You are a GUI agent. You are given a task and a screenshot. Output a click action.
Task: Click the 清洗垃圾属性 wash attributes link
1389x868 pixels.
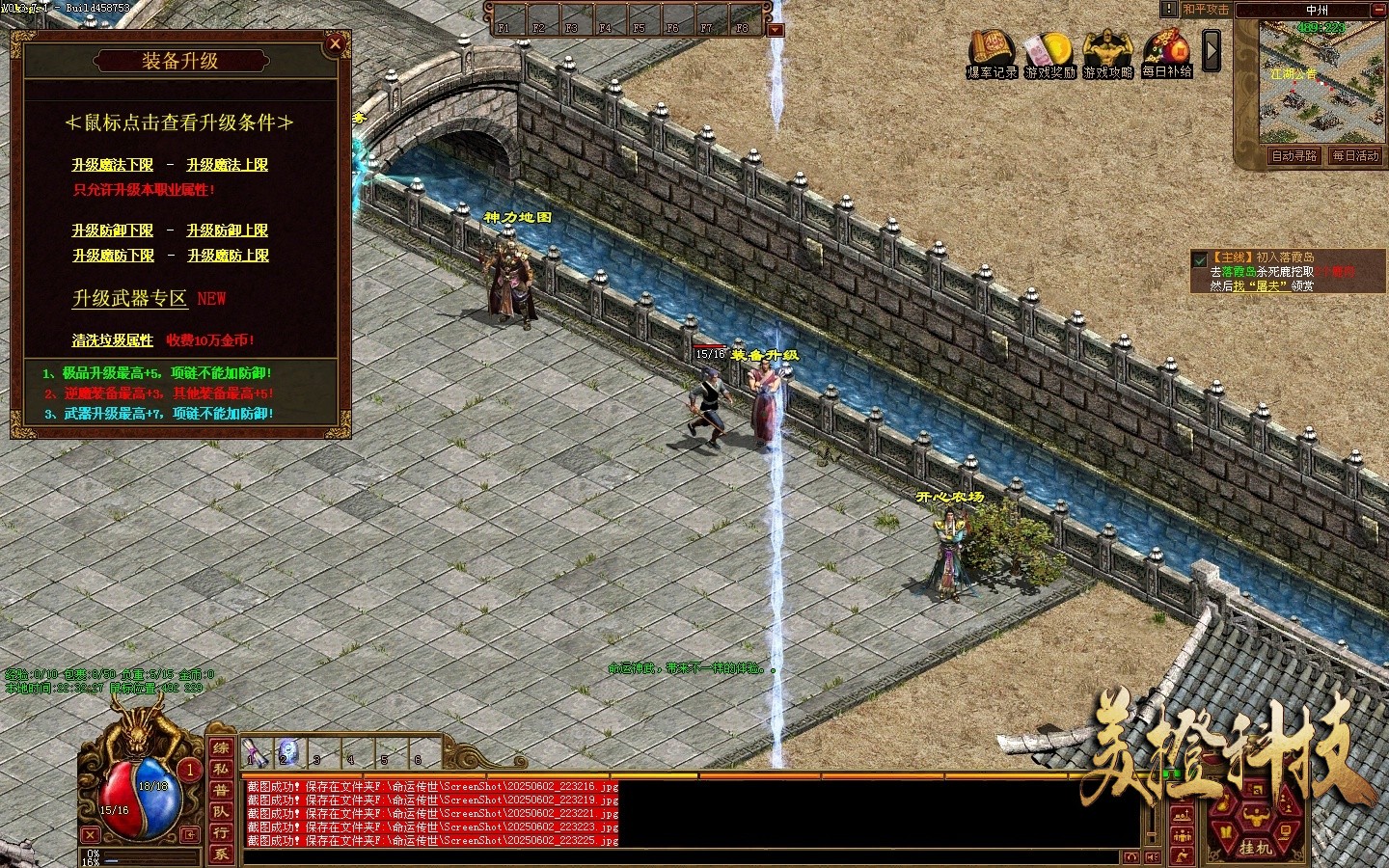point(112,340)
